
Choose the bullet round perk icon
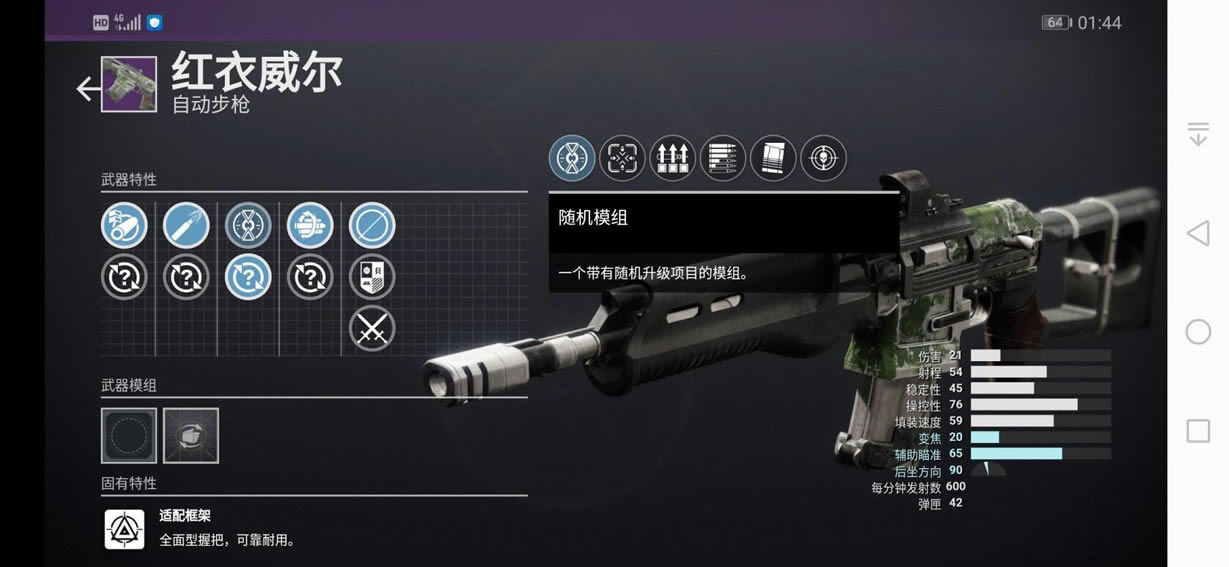186,226
